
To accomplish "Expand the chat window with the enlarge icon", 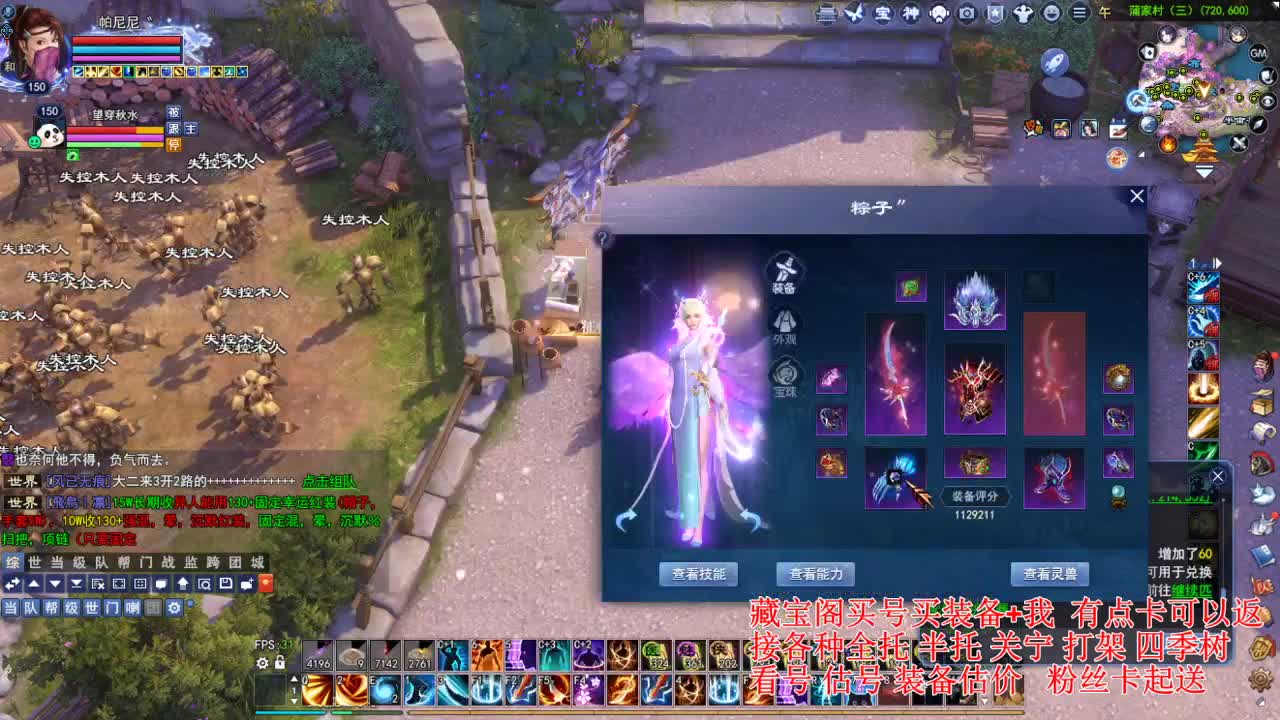I will click(x=120, y=584).
